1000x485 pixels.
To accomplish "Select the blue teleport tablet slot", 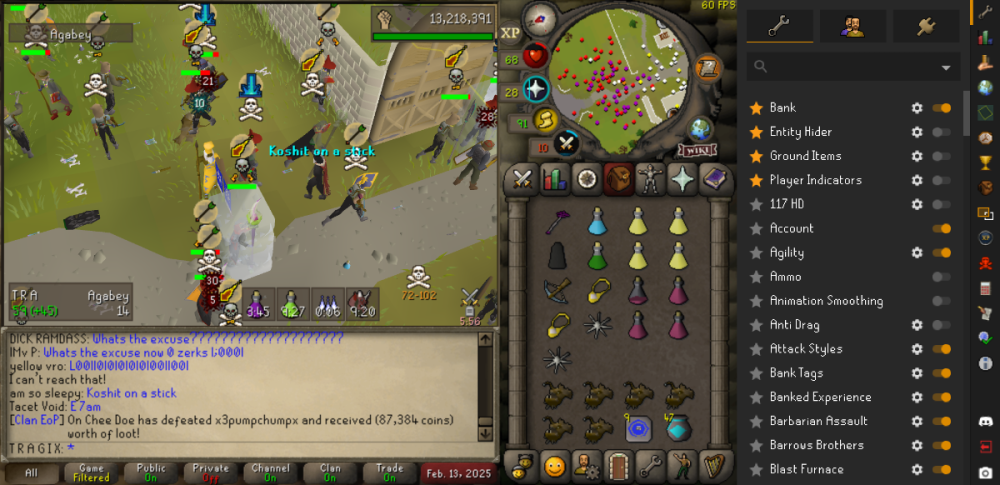I will [x=638, y=429].
